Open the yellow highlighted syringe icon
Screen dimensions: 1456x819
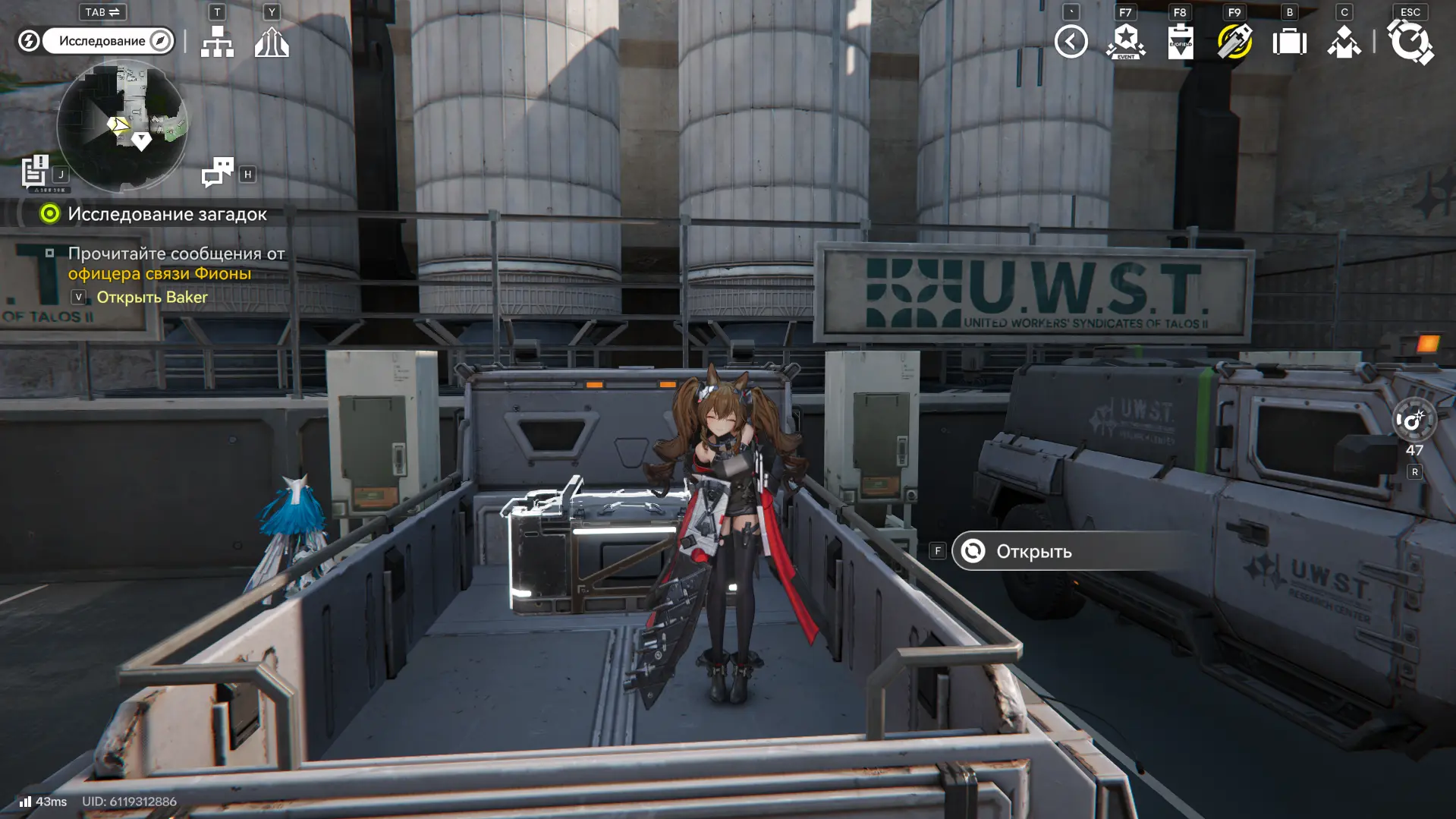1234,42
